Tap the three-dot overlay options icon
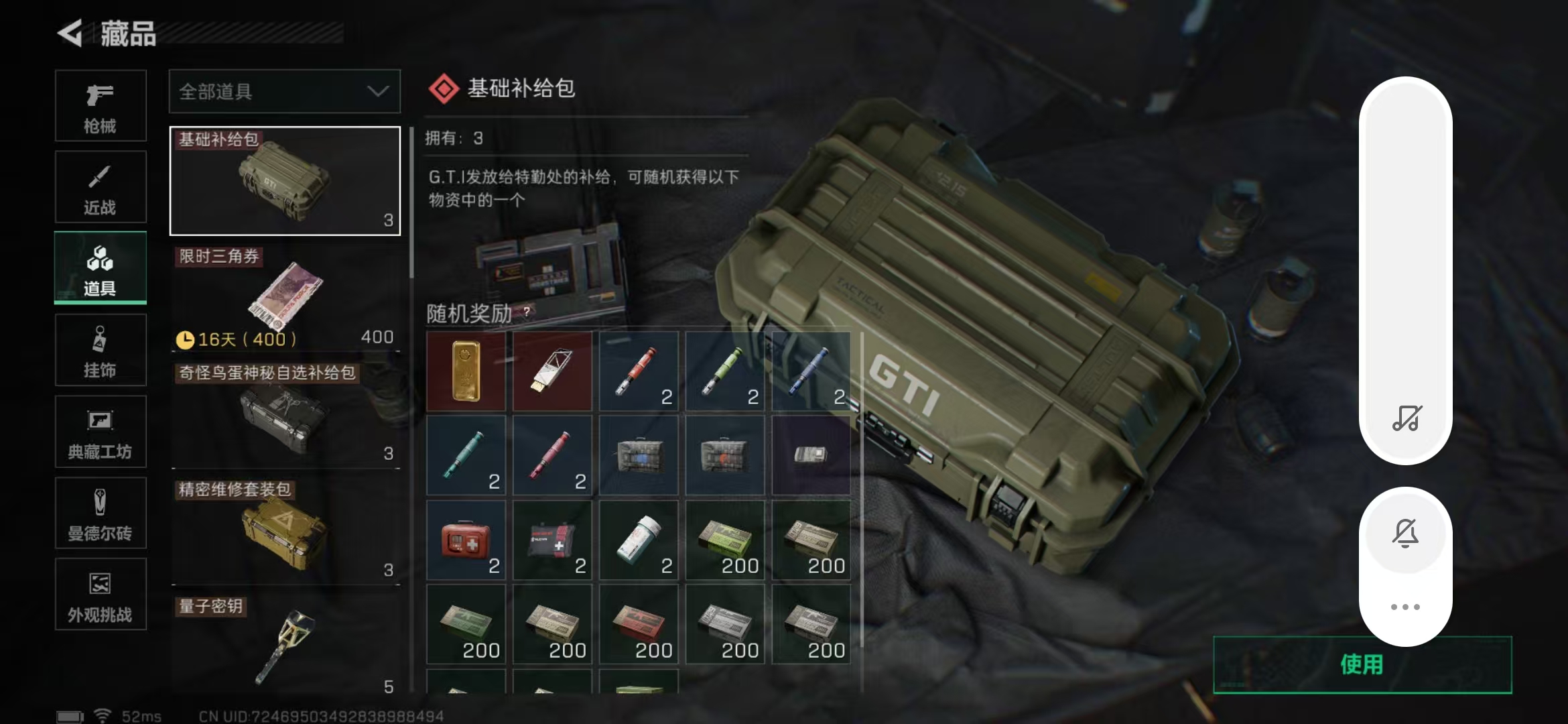The width and height of the screenshot is (1568, 724). (1405, 606)
